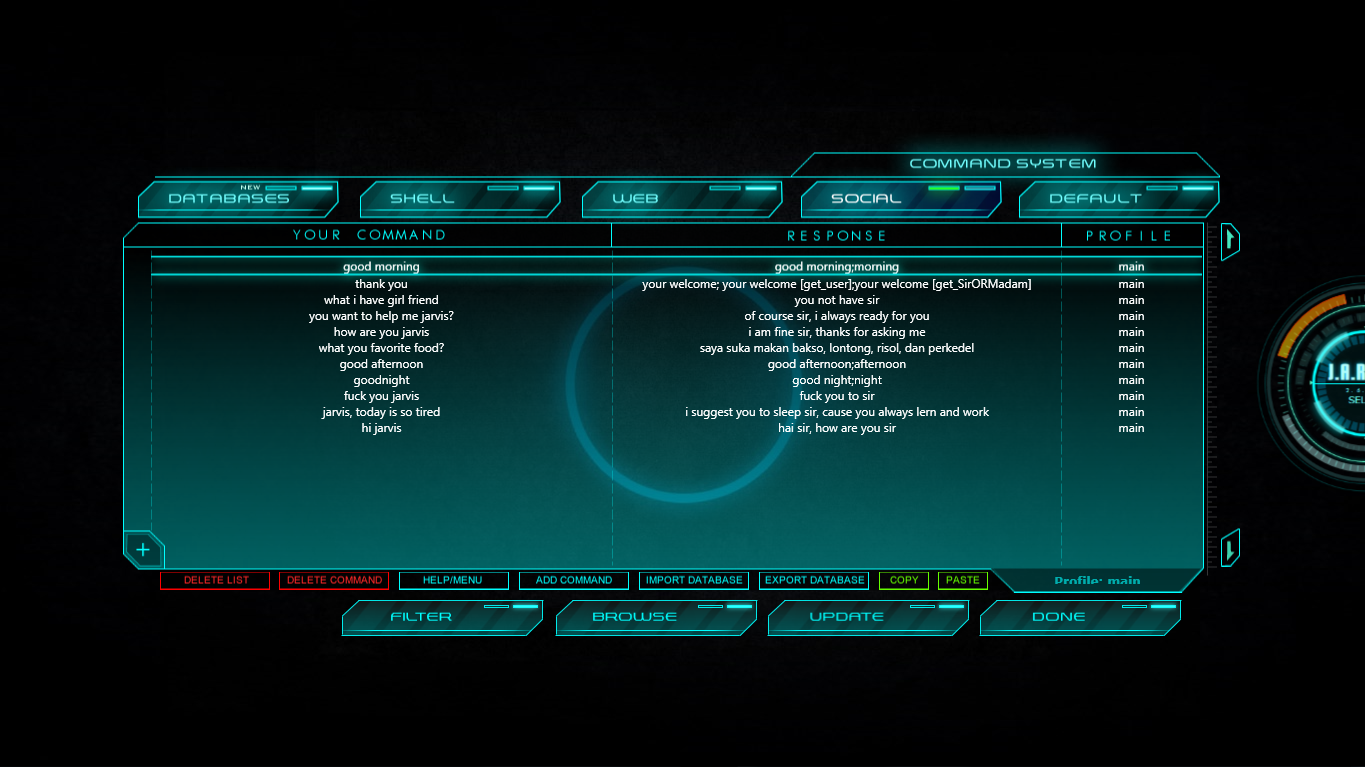
Task: Select the 'goodnight' command entry
Action: pyautogui.click(x=381, y=379)
